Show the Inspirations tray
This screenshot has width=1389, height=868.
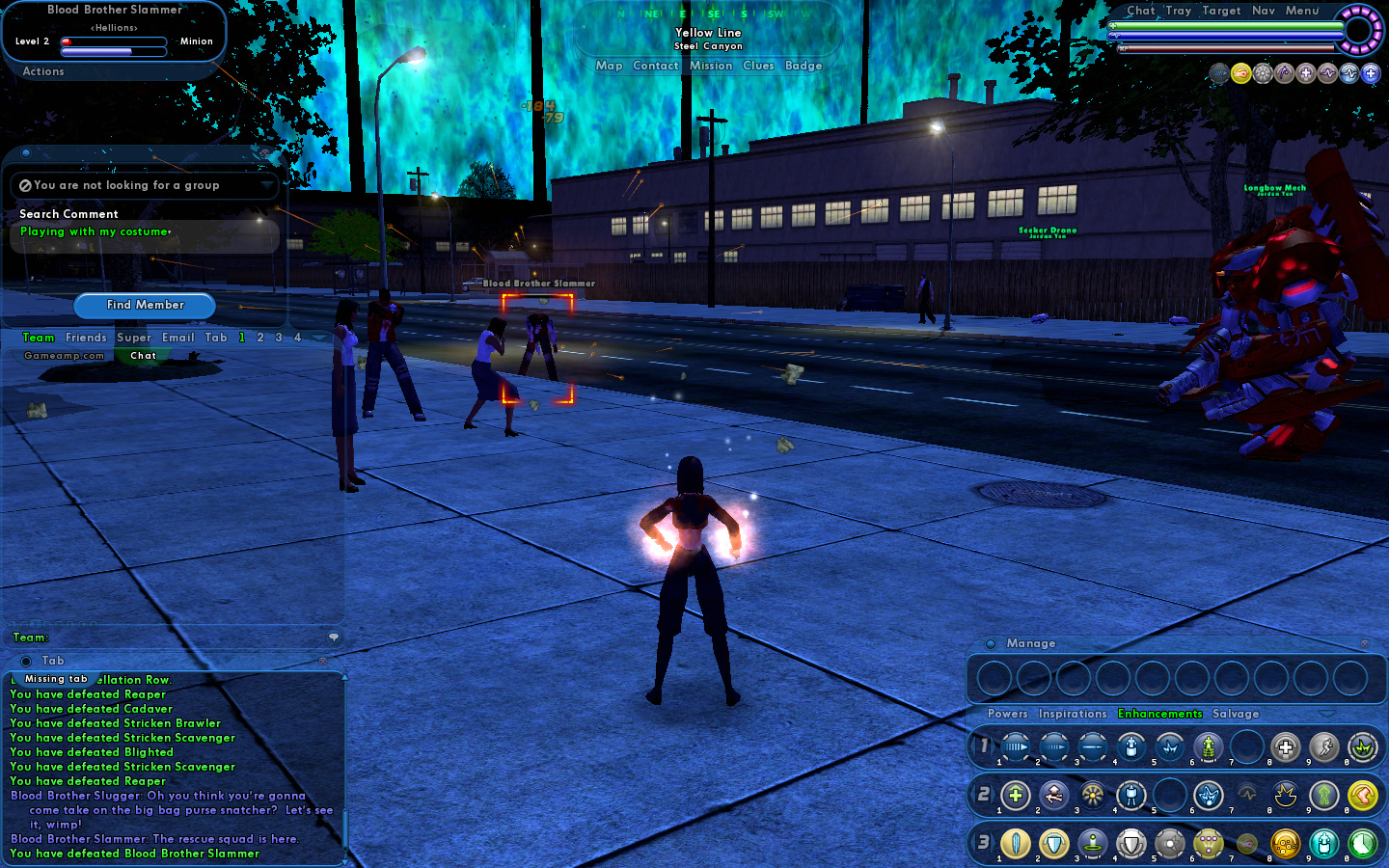click(1073, 714)
